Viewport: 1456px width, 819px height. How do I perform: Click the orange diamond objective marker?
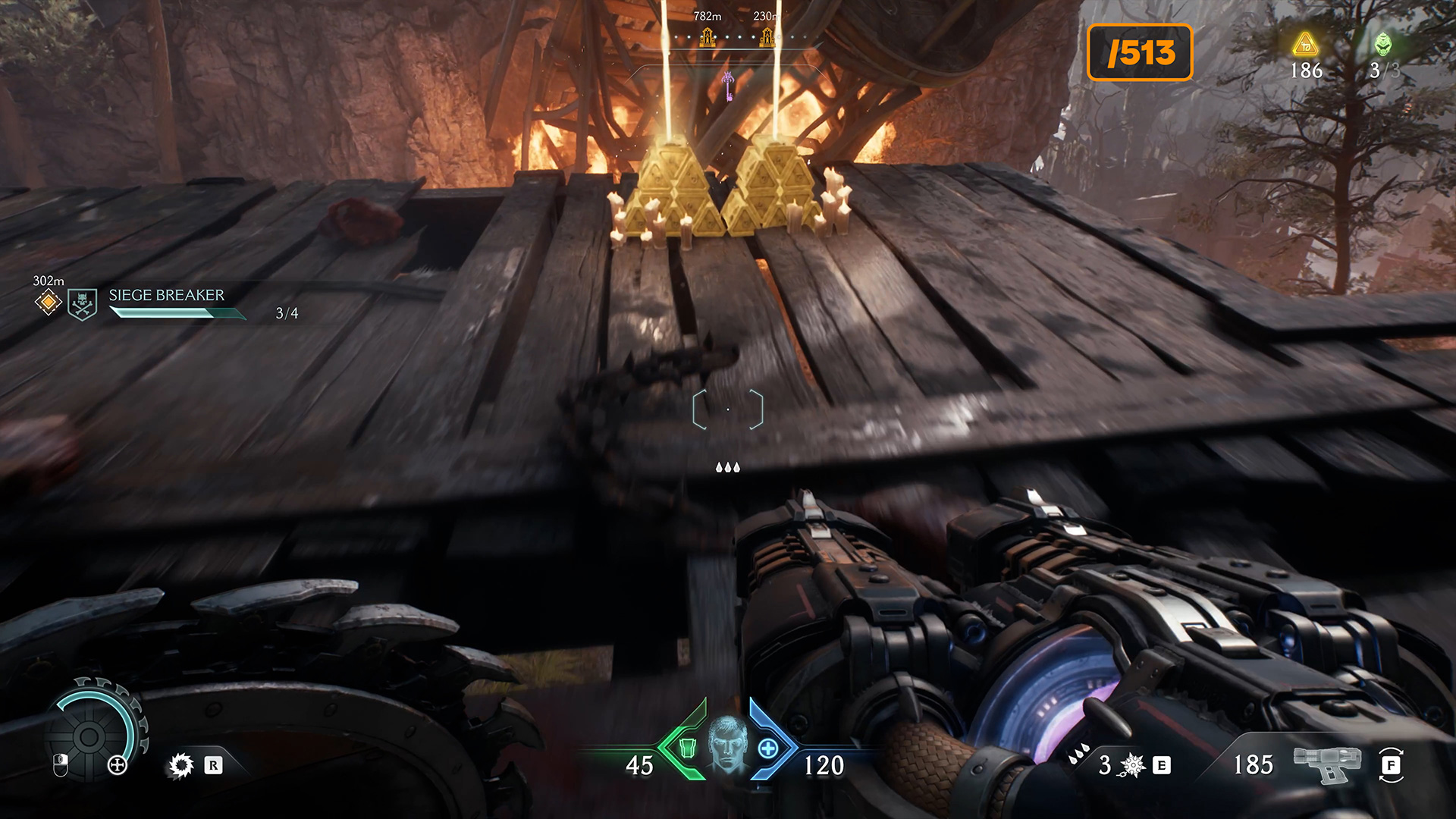pos(48,303)
